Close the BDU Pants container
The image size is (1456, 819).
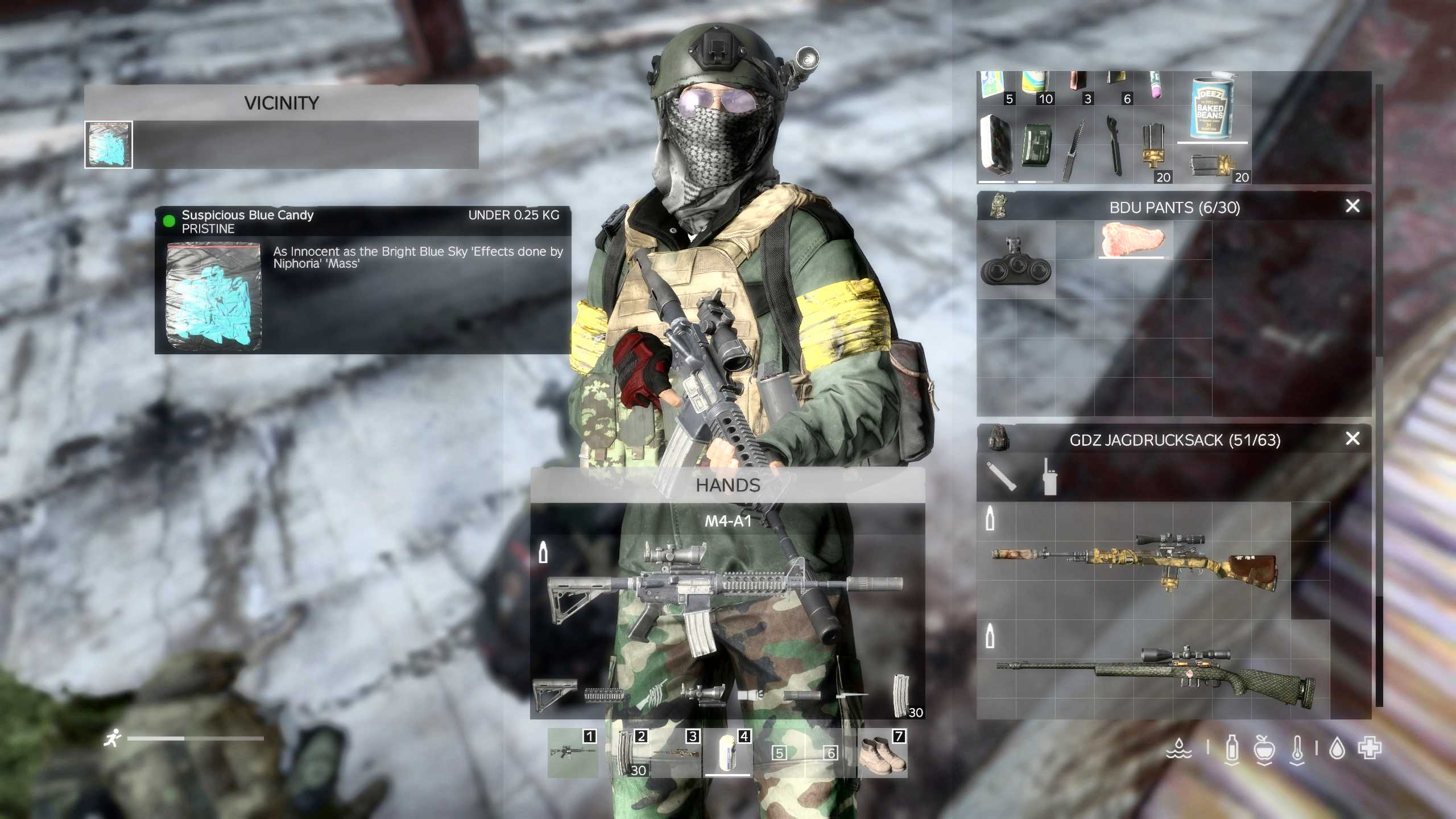pos(1352,206)
